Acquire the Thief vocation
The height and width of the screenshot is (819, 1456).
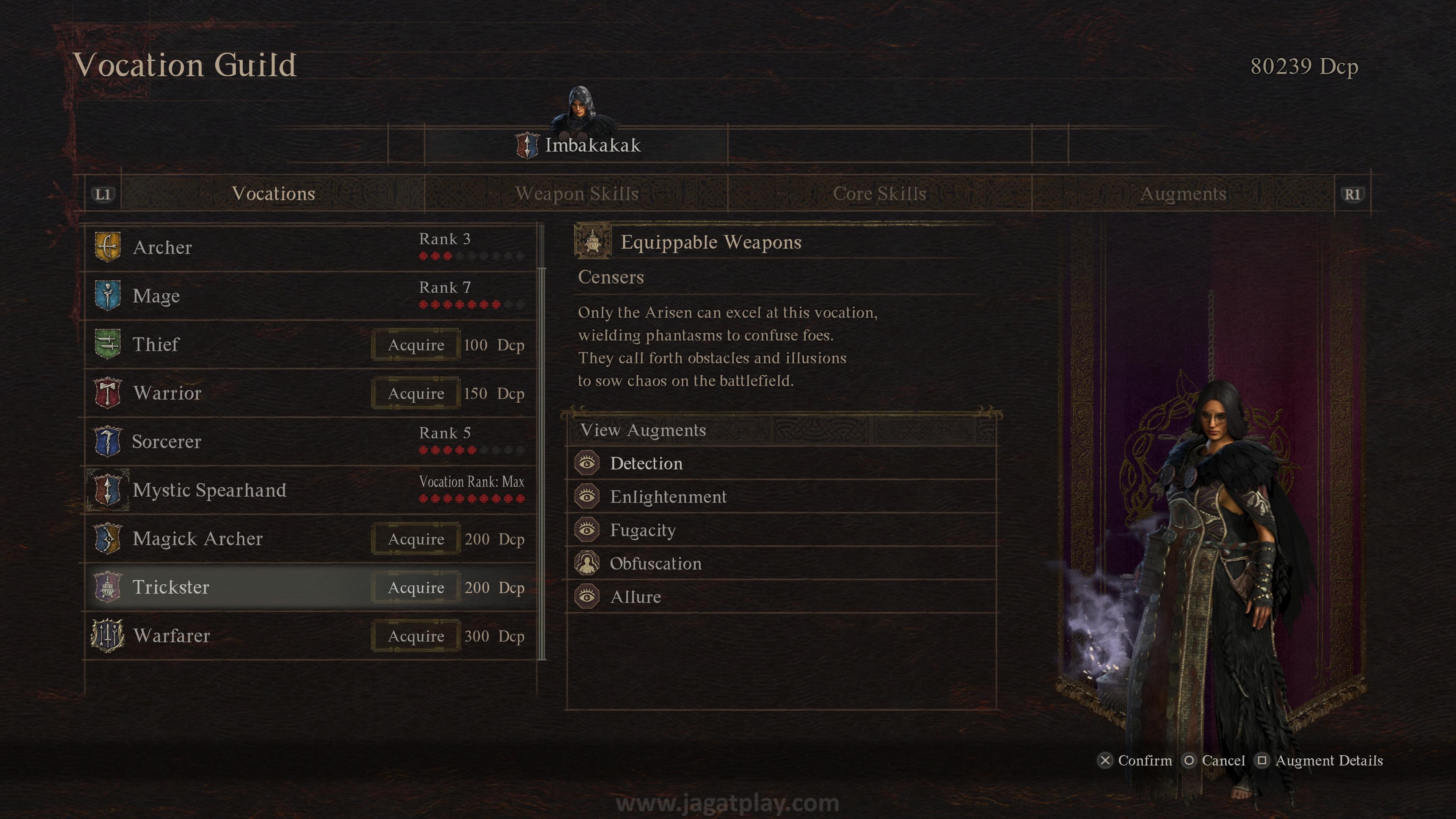coord(416,345)
